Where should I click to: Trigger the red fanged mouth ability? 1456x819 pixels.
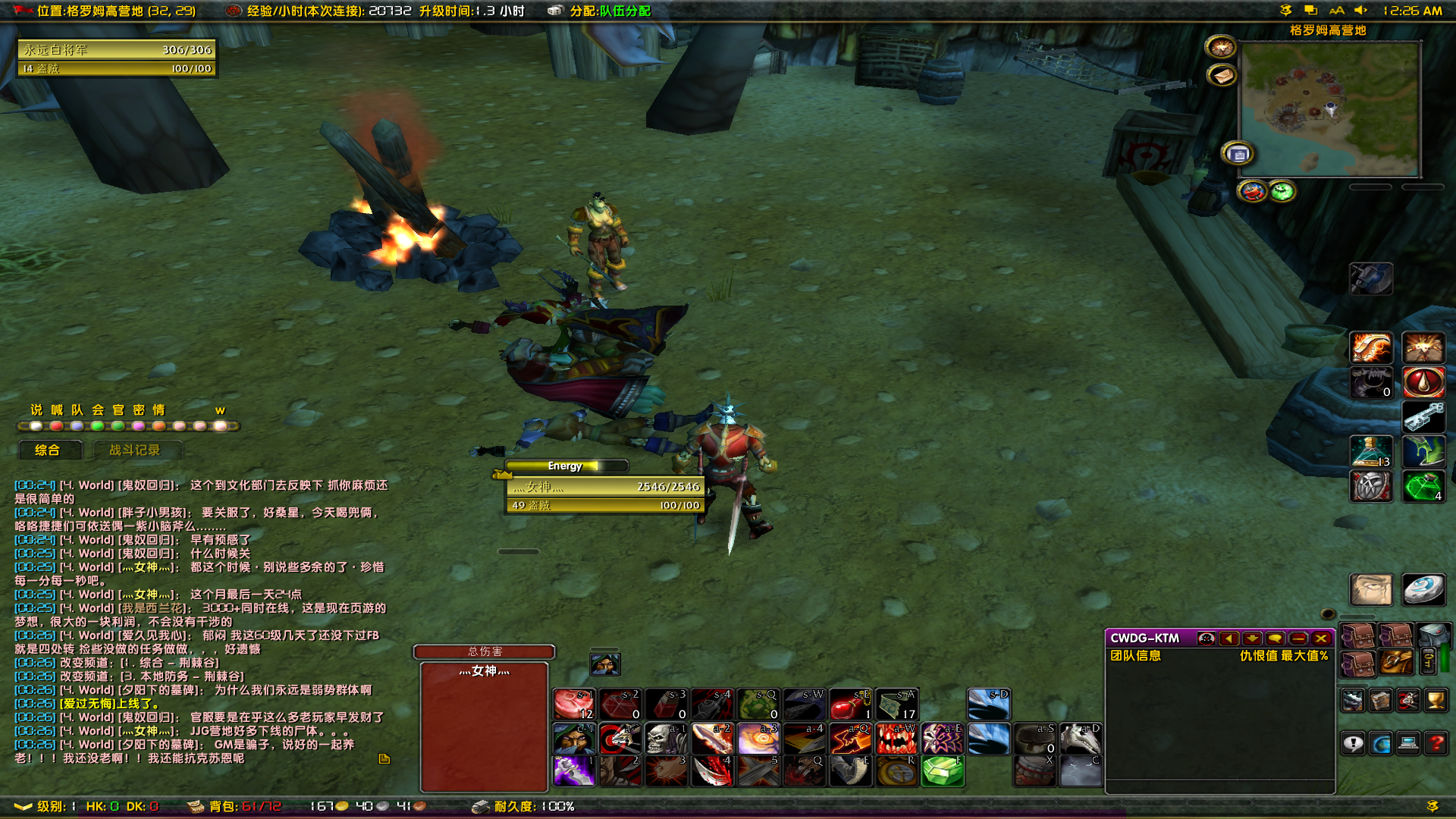[x=896, y=739]
